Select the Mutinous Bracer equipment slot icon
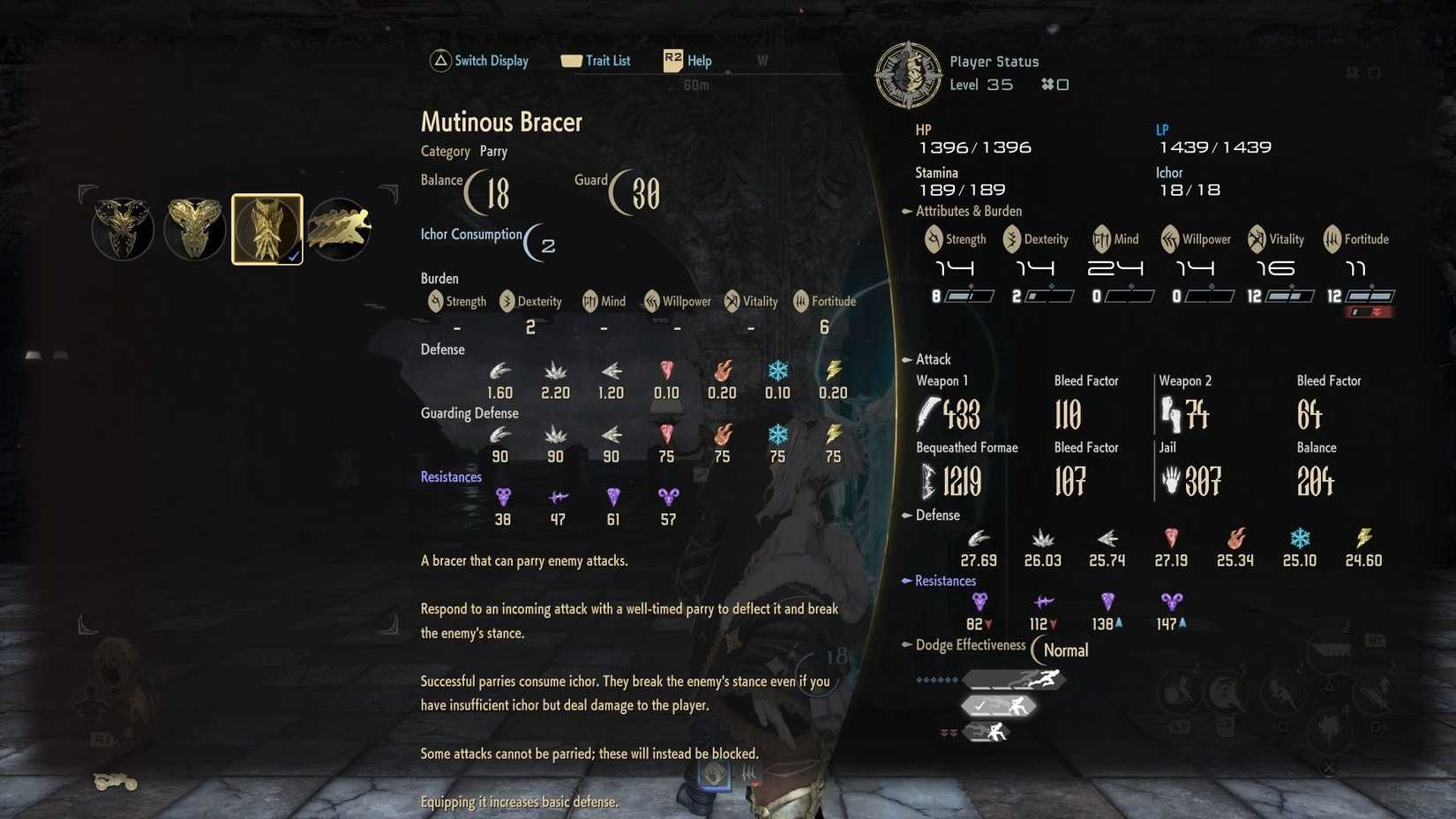Screen dimensions: 1456x819 266,229
